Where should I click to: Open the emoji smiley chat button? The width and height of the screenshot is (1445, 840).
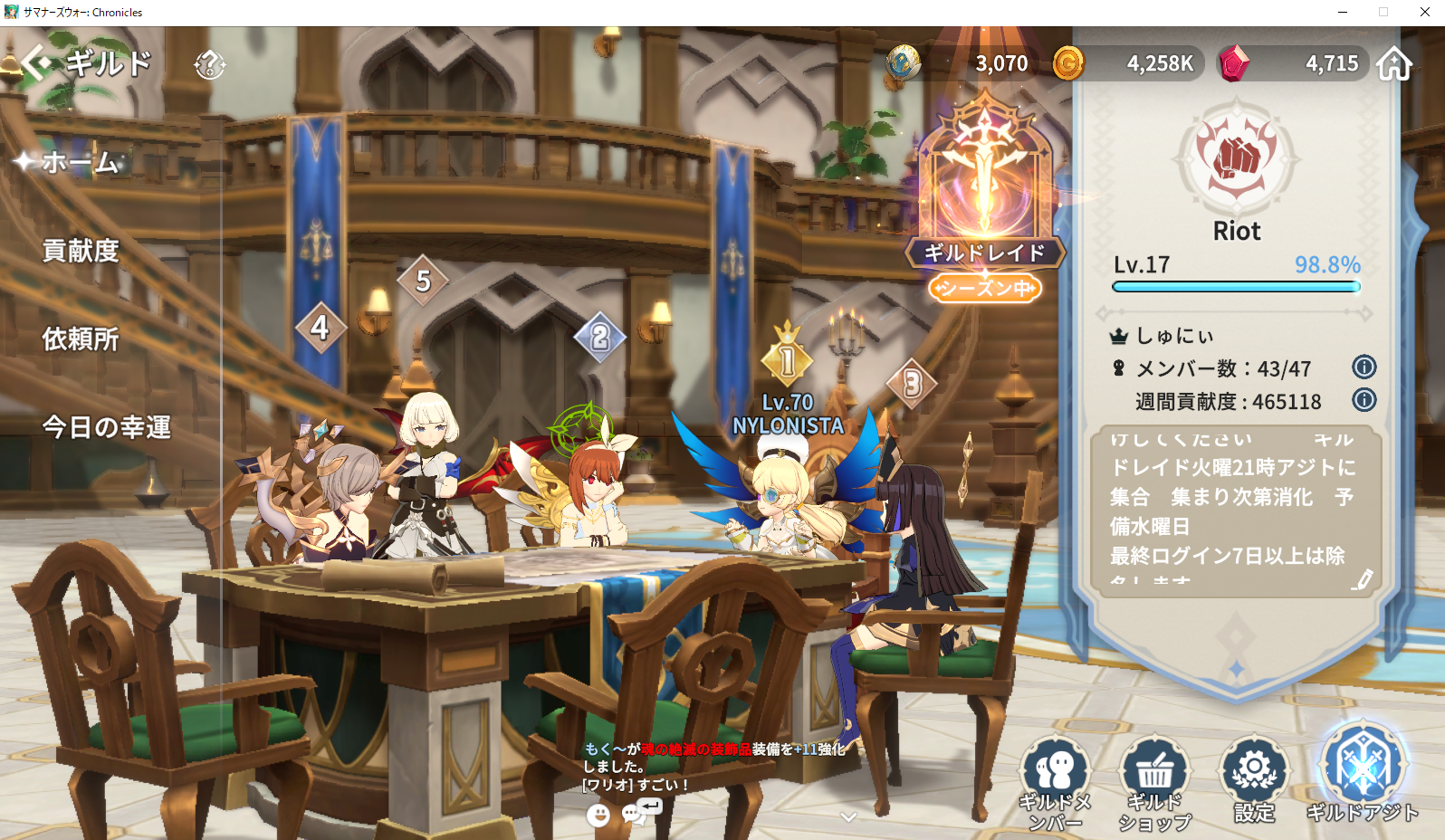[x=598, y=816]
